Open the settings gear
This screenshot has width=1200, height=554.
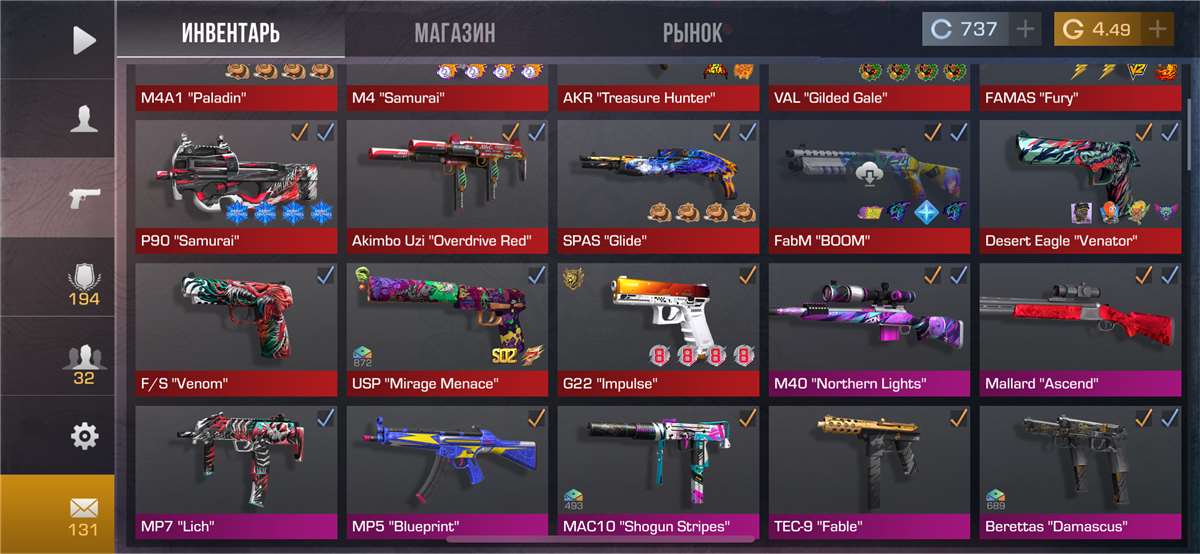coord(84,435)
